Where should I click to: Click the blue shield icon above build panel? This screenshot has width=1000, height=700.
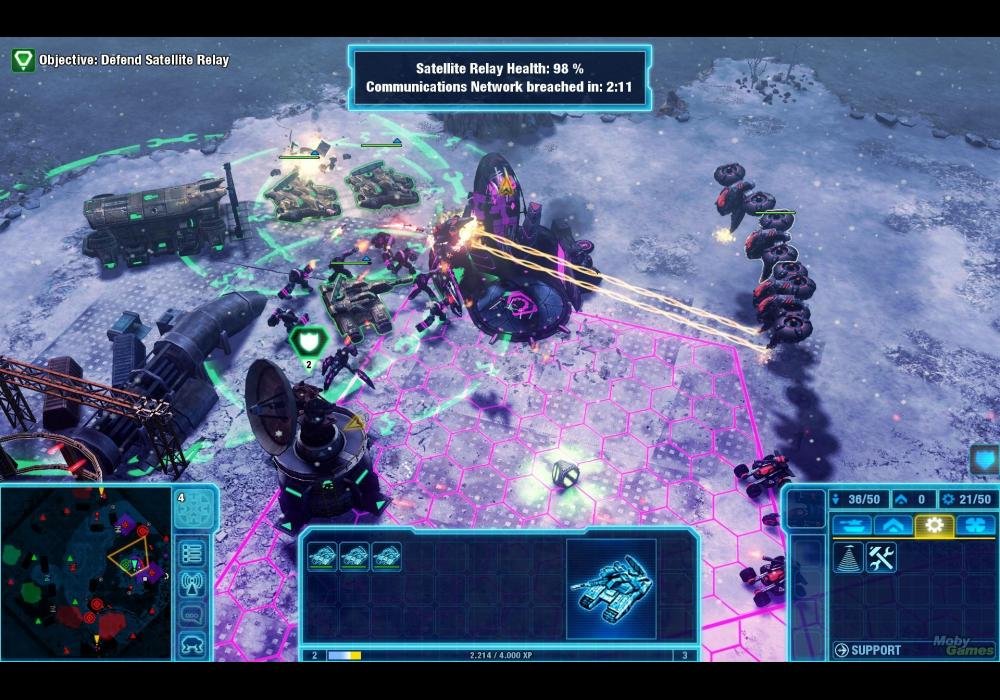(x=983, y=461)
